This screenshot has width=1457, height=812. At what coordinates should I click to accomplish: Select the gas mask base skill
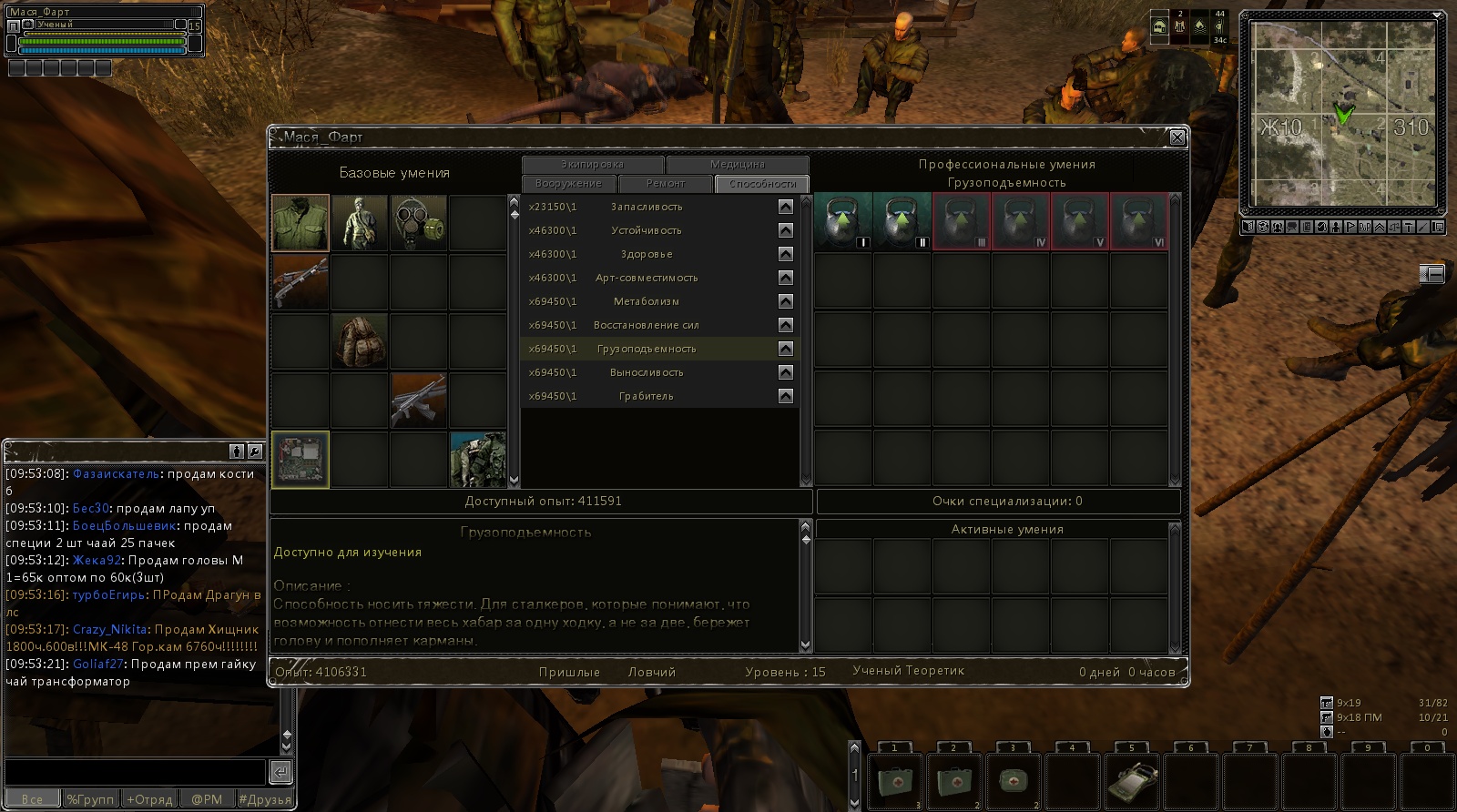(419, 222)
